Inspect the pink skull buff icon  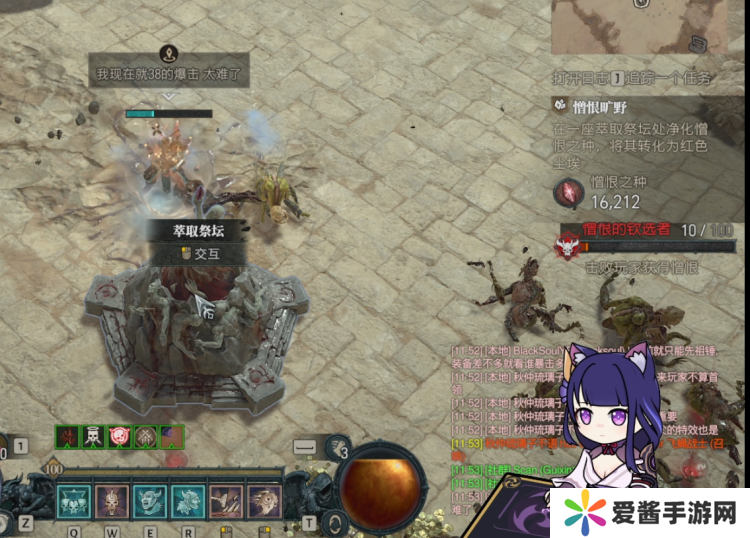click(120, 437)
